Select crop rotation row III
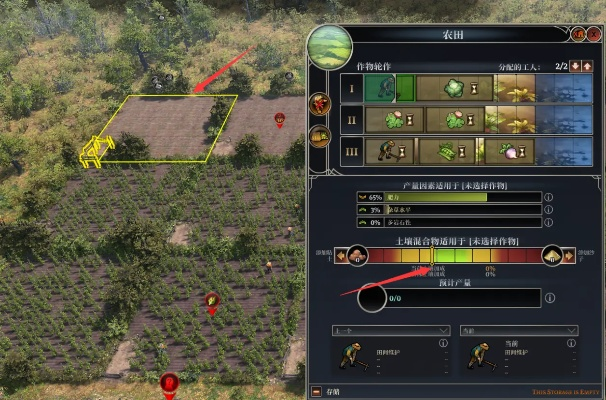This screenshot has width=606, height=400. [351, 152]
